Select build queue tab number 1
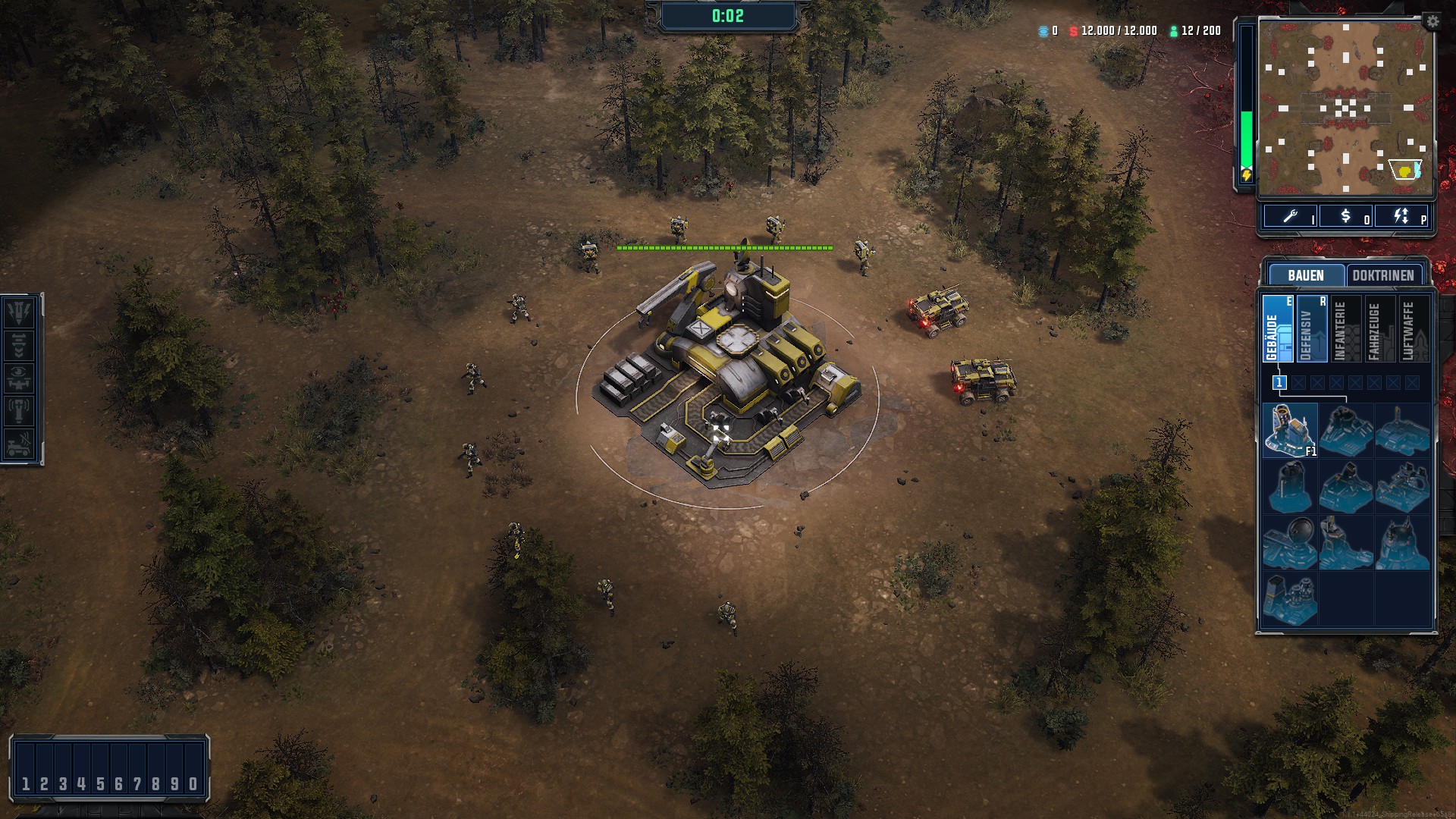This screenshot has height=819, width=1456. tap(1279, 383)
